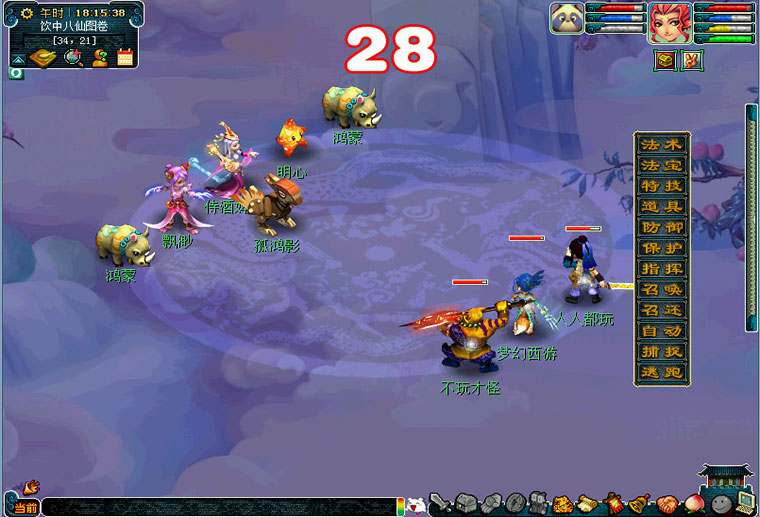Choose the 防御 defend command

click(x=661, y=227)
